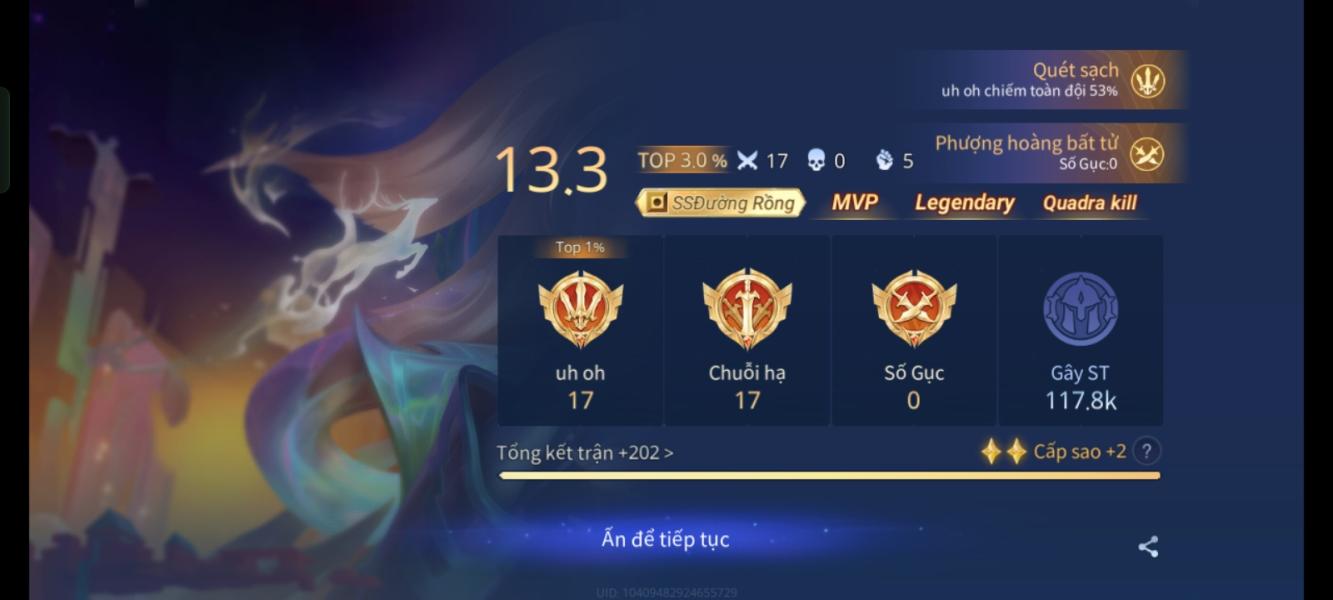
Task: Select the Số Gục medal tile
Action: pyautogui.click(x=913, y=330)
